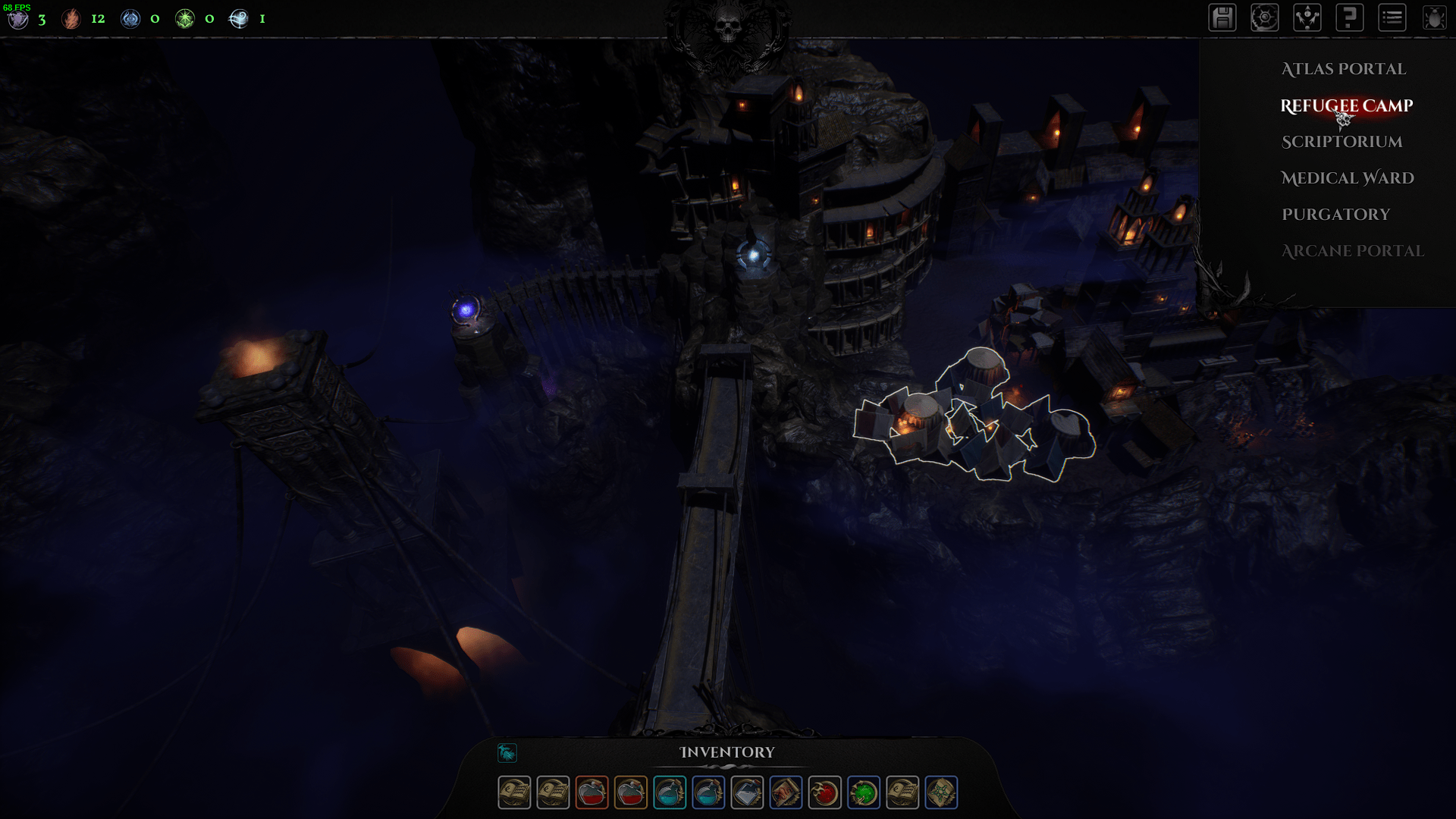
Task: Show help with the question mark button
Action: click(x=1350, y=18)
